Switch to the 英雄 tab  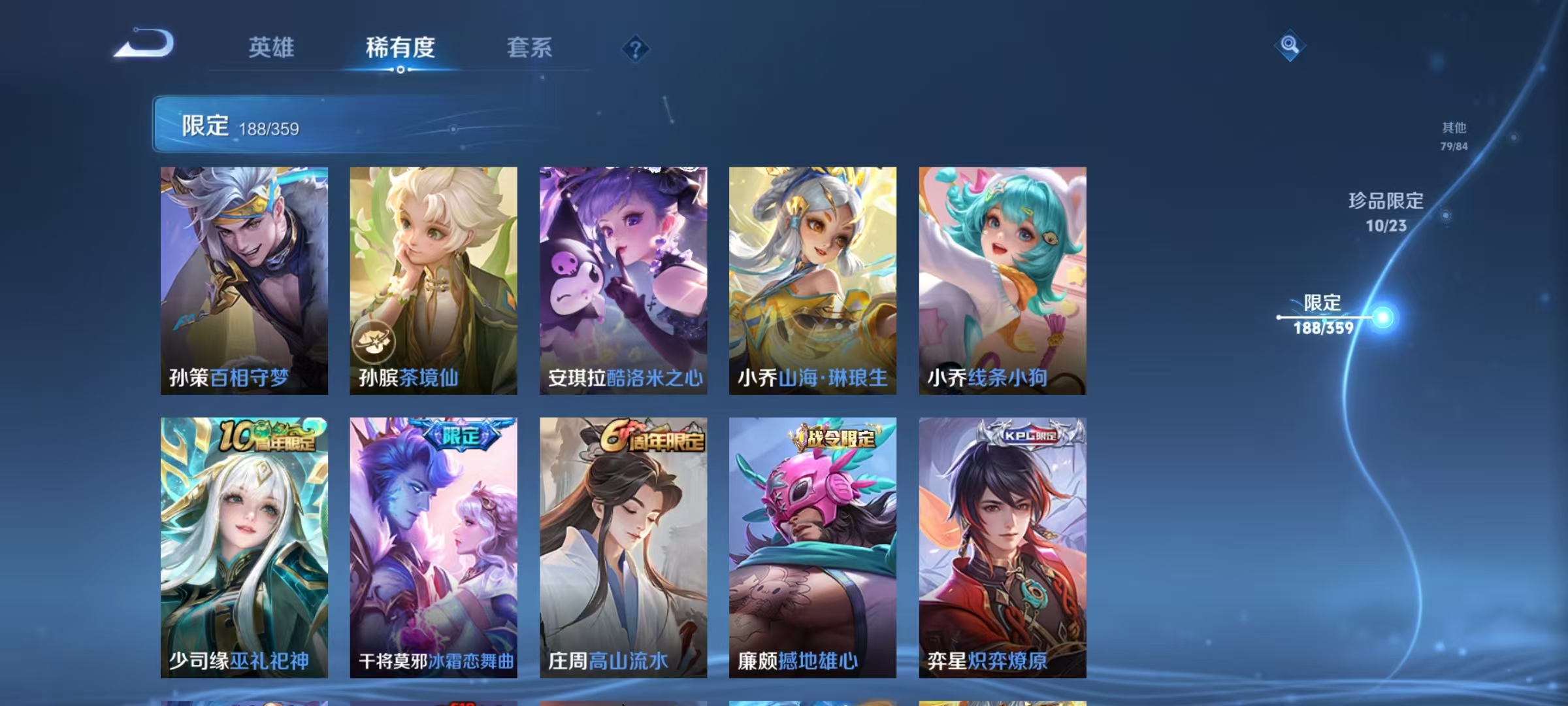[x=272, y=48]
